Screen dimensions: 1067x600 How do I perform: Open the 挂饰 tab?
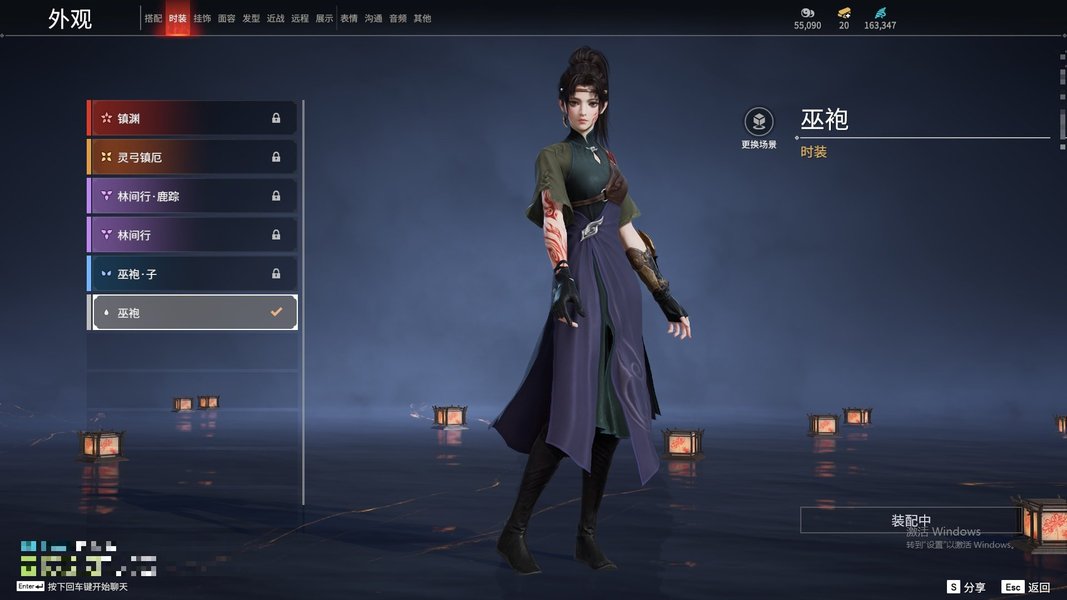202,19
